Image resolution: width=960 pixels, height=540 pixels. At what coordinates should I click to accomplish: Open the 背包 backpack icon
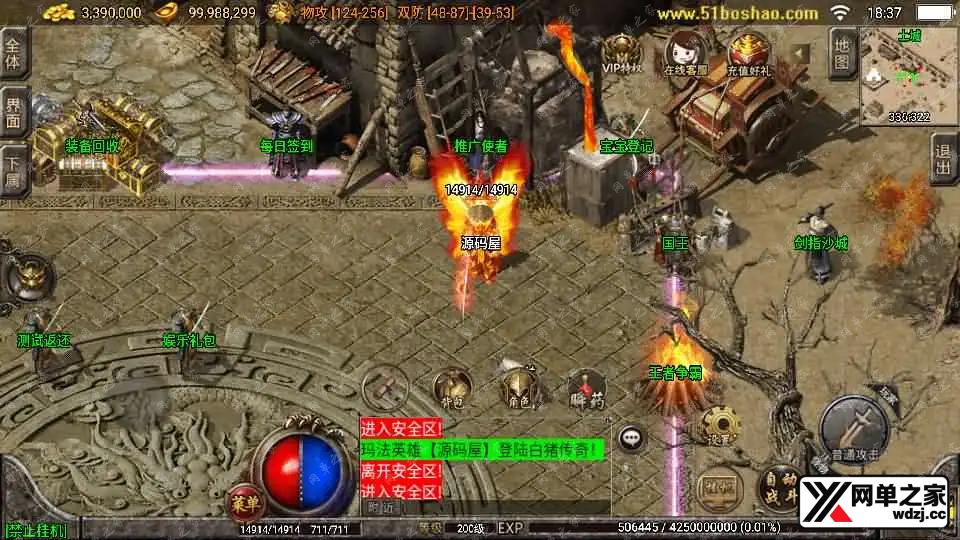tap(452, 388)
